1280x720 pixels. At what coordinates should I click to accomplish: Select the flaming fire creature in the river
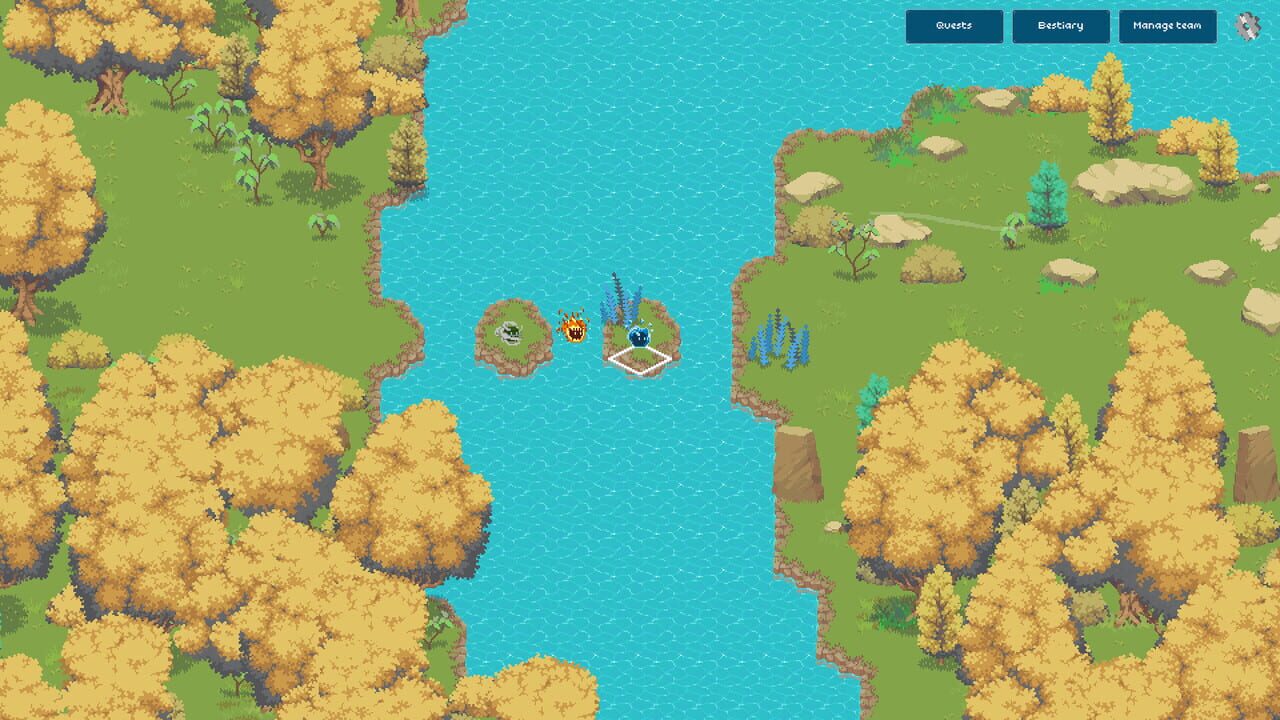(x=575, y=330)
